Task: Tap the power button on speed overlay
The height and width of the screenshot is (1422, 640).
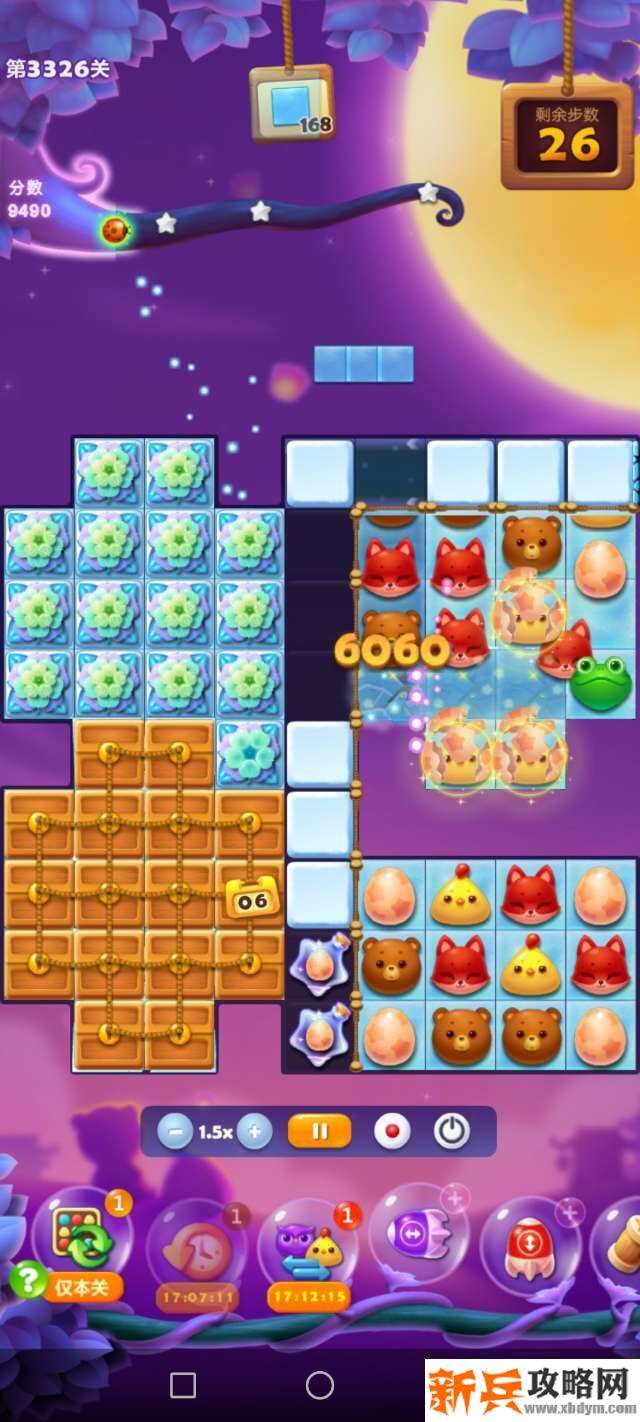Action: (452, 1132)
